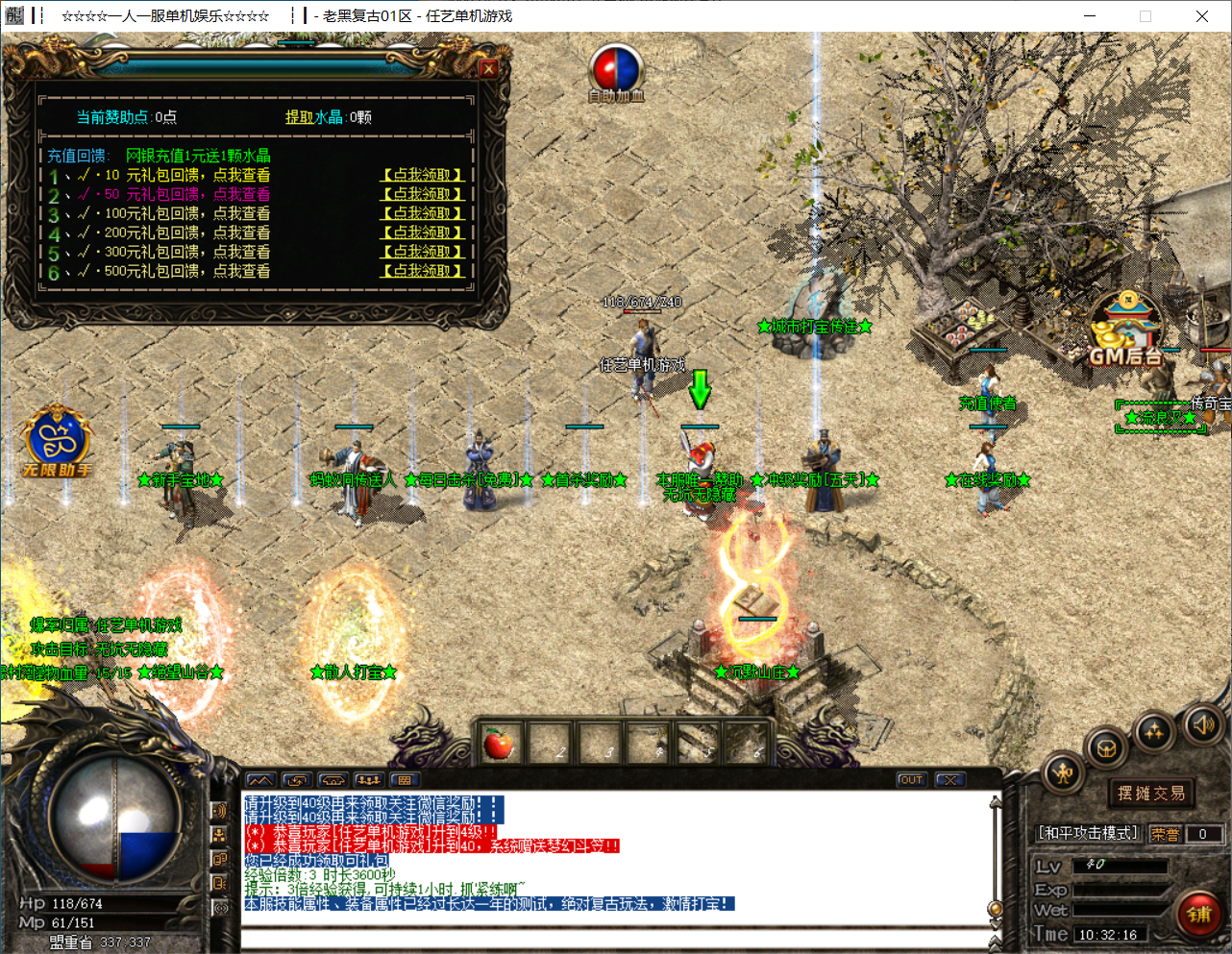Use the red apple in the hotbar
1232x954 pixels.
coord(499,743)
